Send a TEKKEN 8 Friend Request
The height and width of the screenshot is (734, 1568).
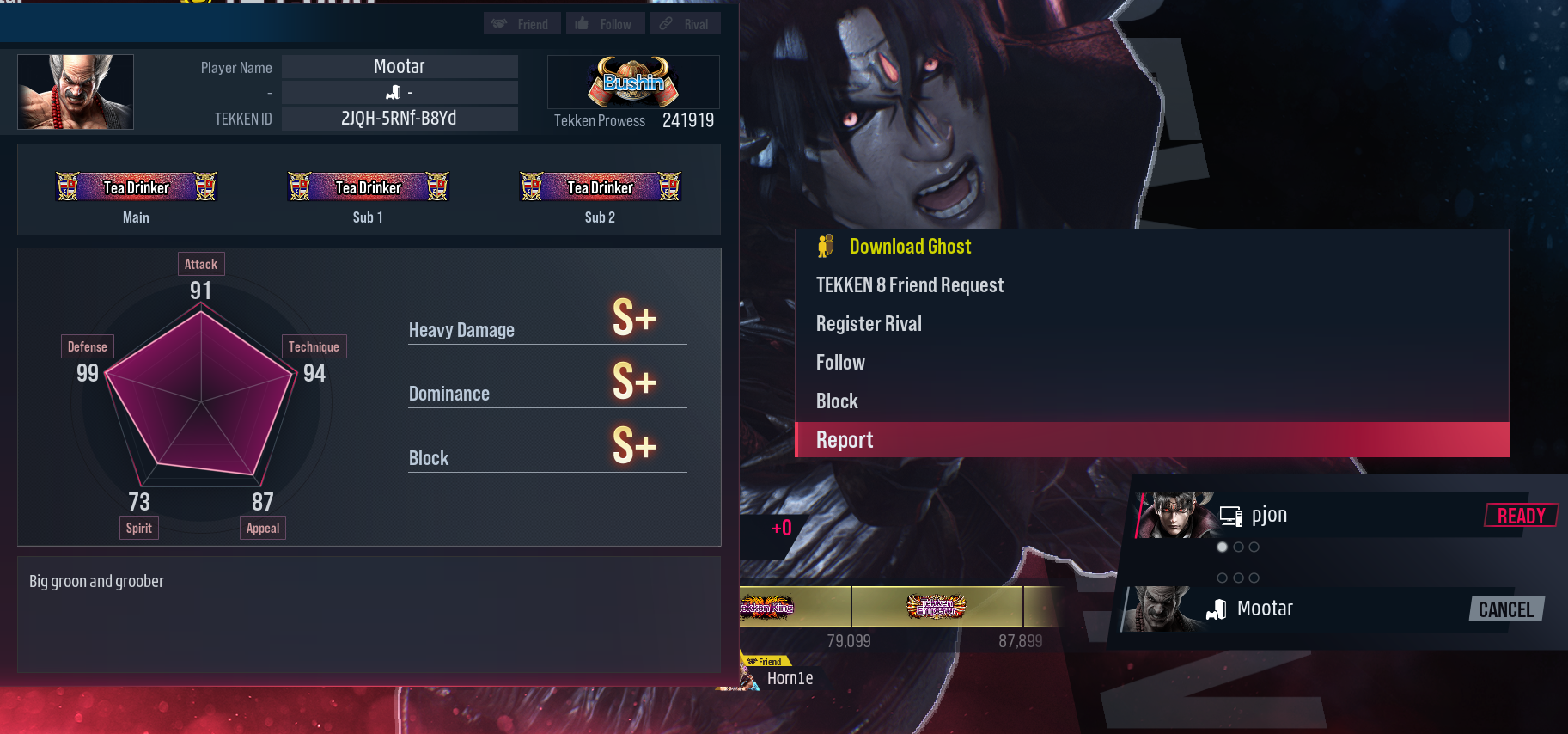909,285
